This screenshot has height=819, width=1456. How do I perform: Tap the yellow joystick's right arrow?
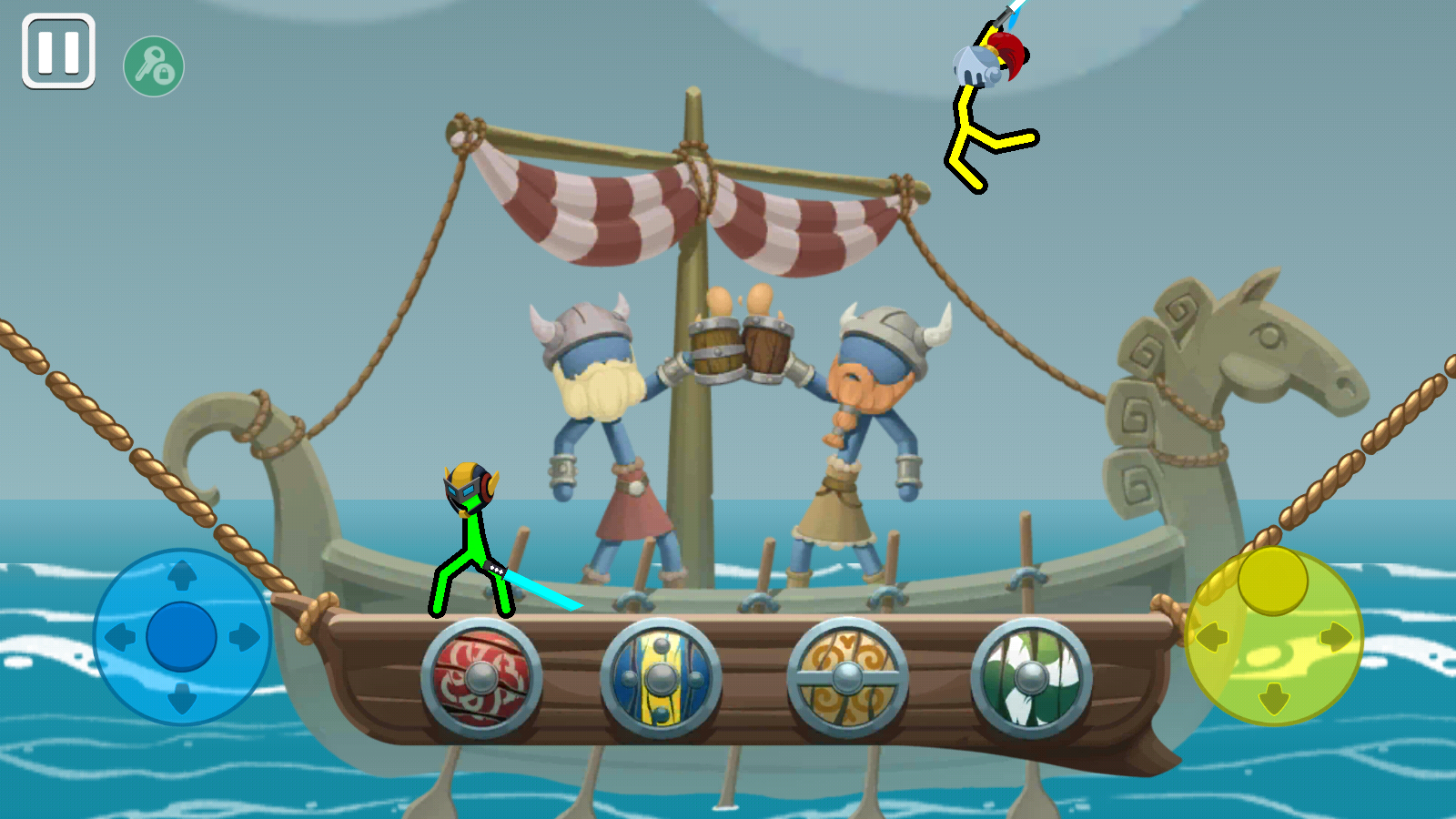click(x=1336, y=637)
